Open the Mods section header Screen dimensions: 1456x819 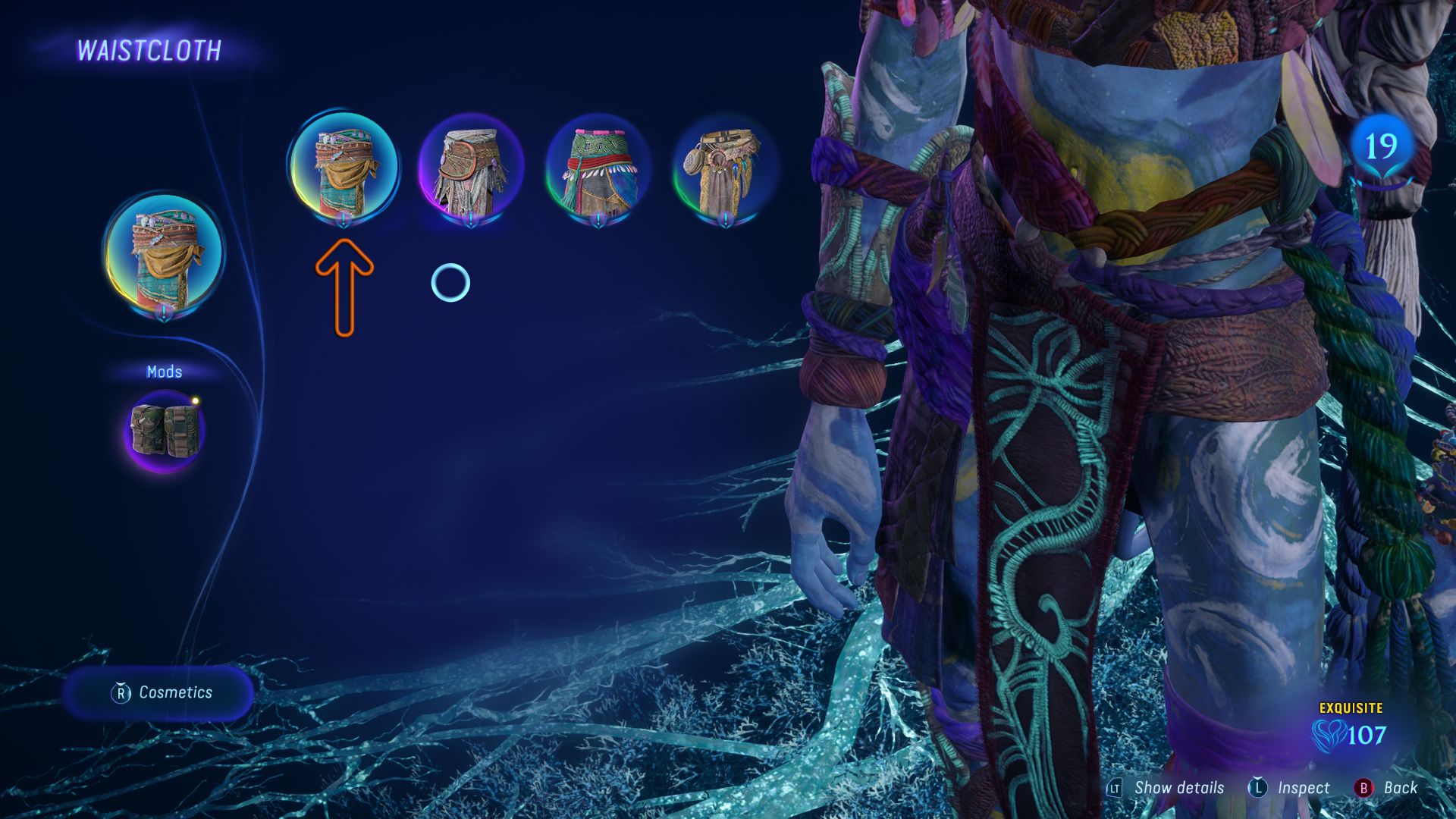pyautogui.click(x=164, y=372)
